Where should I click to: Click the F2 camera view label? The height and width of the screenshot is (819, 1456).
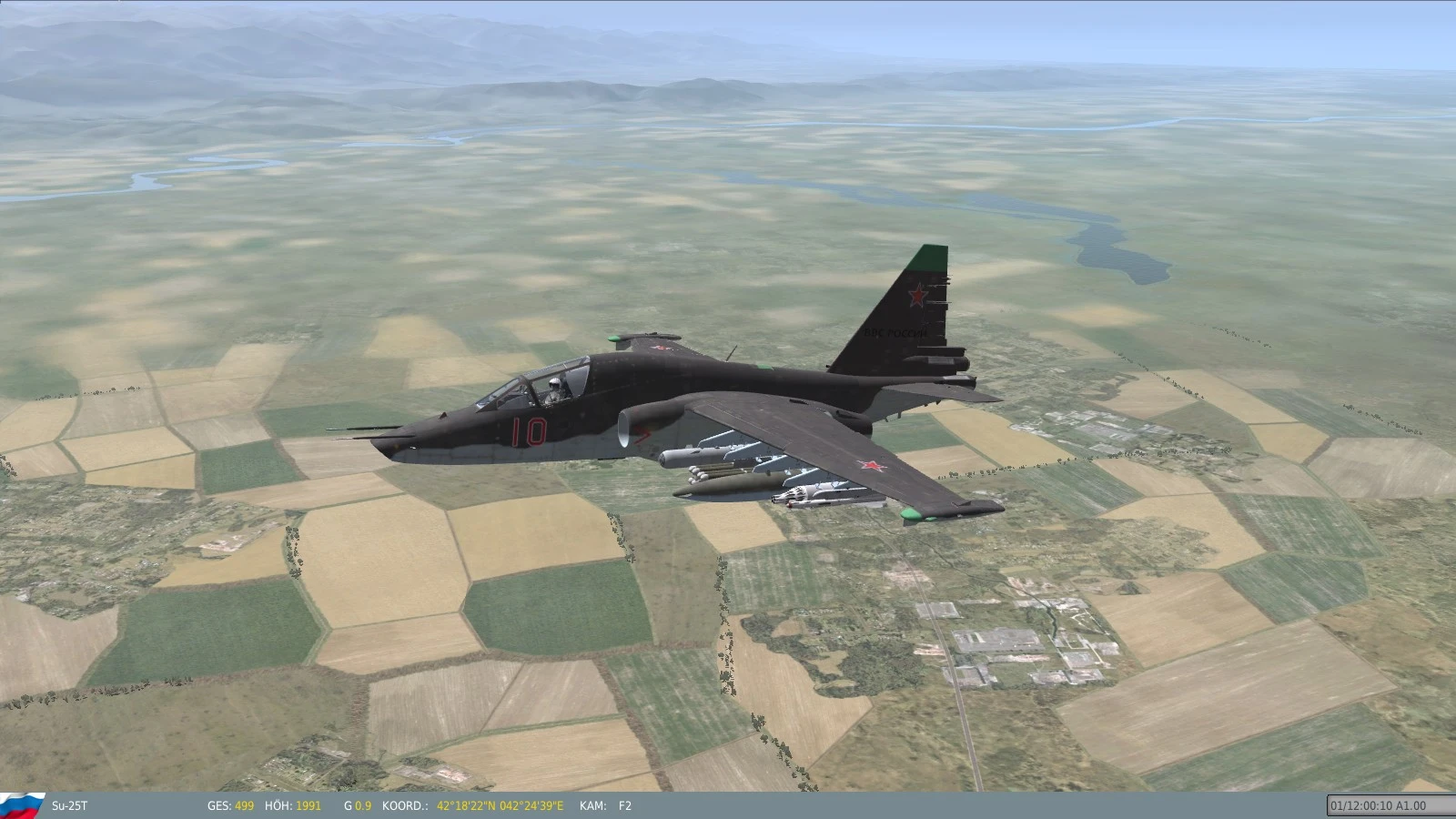pos(625,805)
